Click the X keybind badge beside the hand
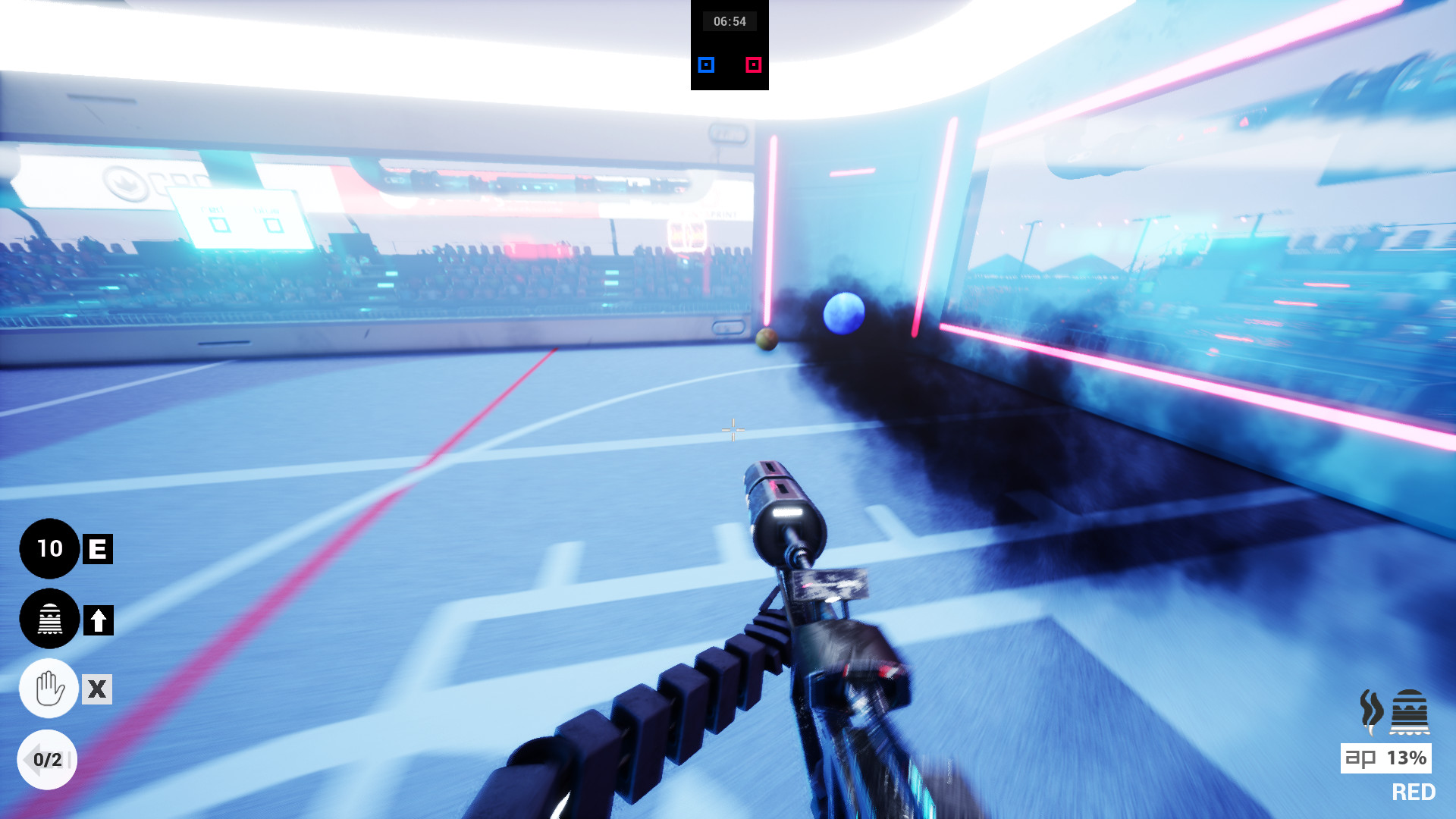The height and width of the screenshot is (819, 1456). click(x=97, y=689)
